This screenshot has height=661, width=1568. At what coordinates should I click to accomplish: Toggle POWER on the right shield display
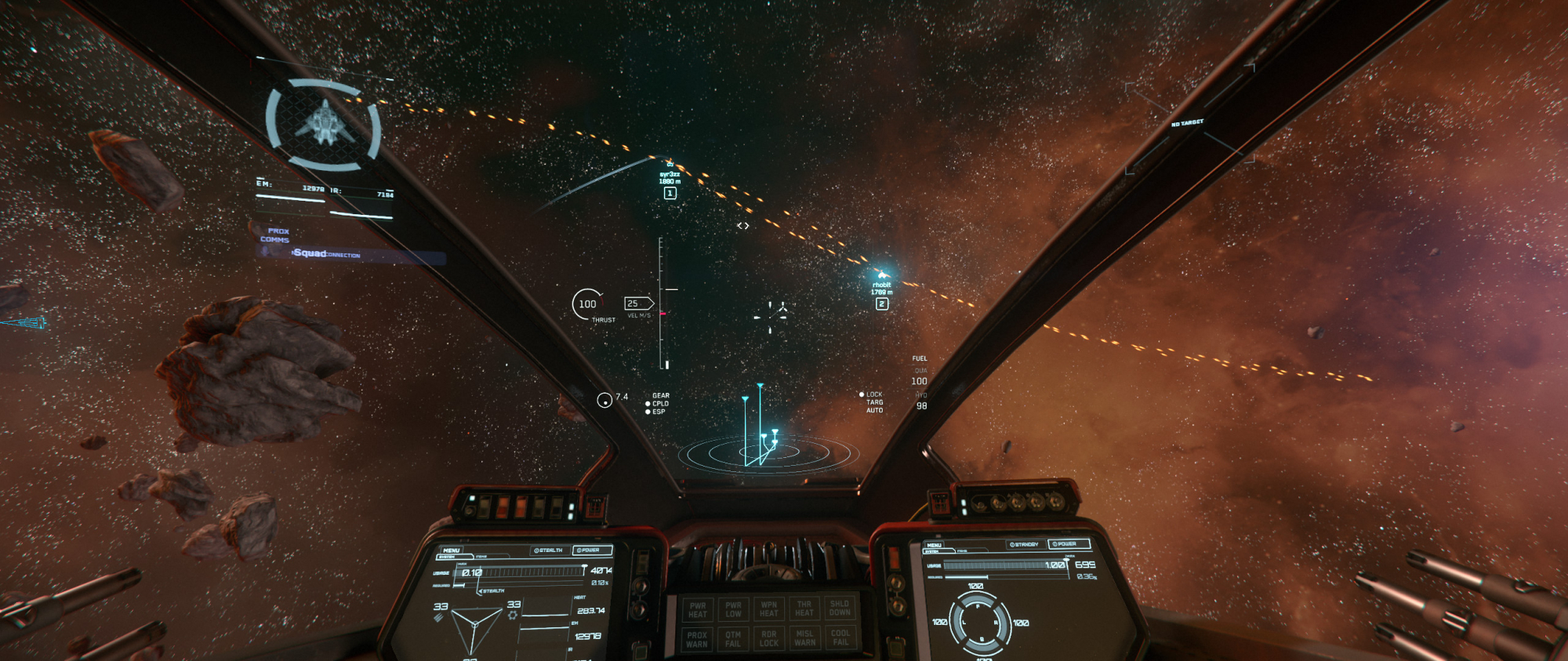point(1067,543)
